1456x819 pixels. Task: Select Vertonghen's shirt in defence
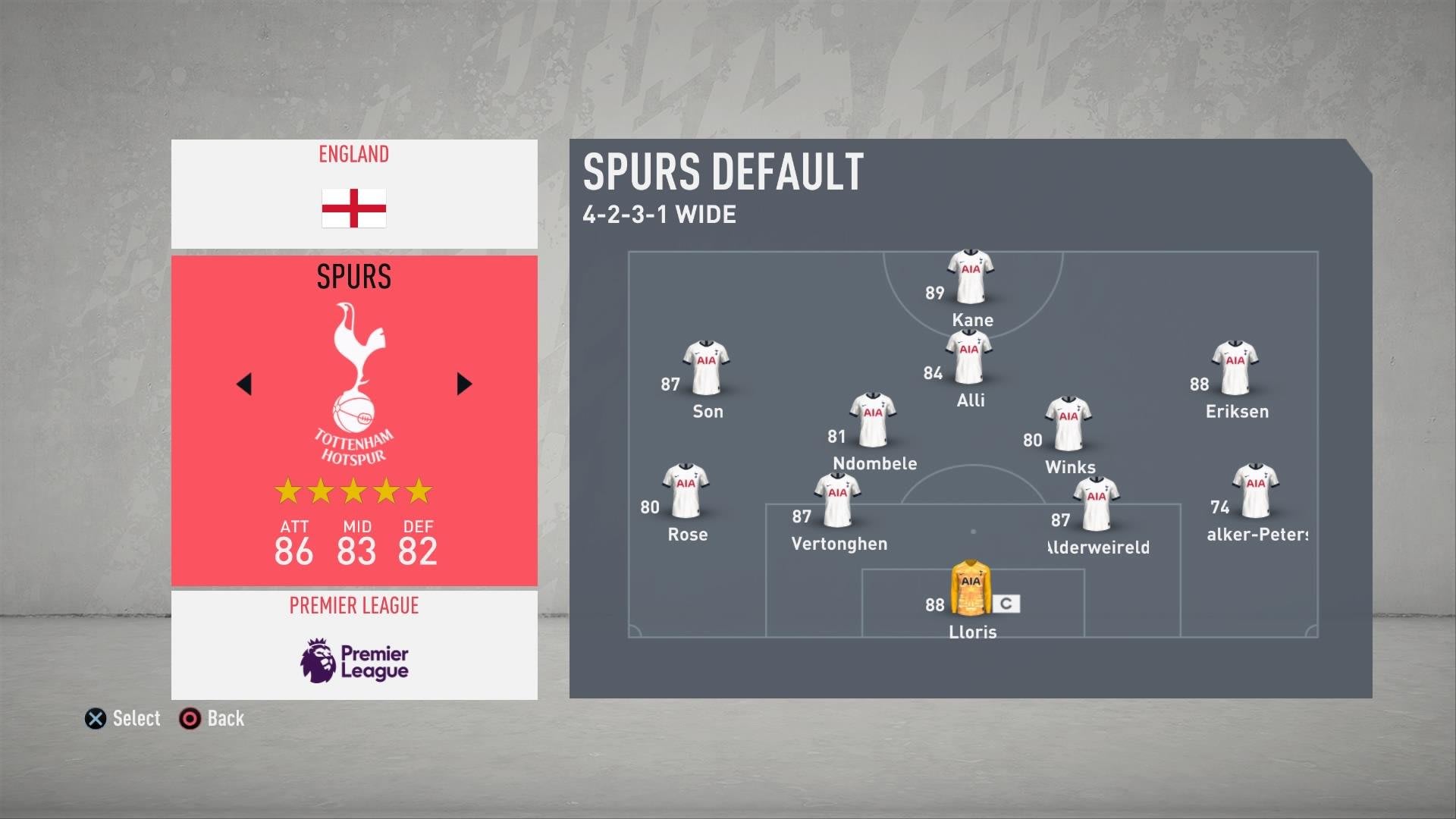click(x=837, y=500)
